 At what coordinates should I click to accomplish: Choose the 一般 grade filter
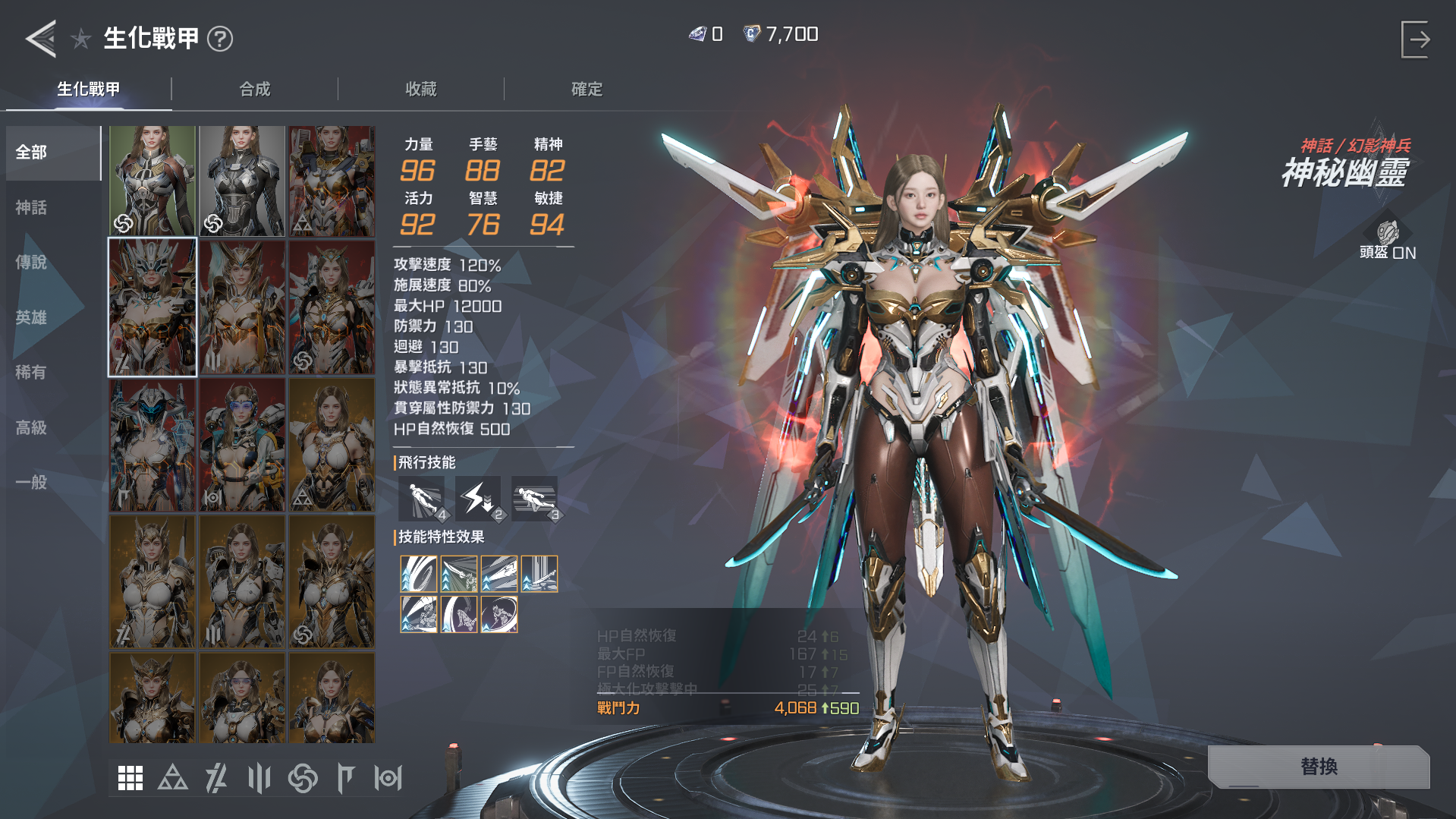click(32, 482)
